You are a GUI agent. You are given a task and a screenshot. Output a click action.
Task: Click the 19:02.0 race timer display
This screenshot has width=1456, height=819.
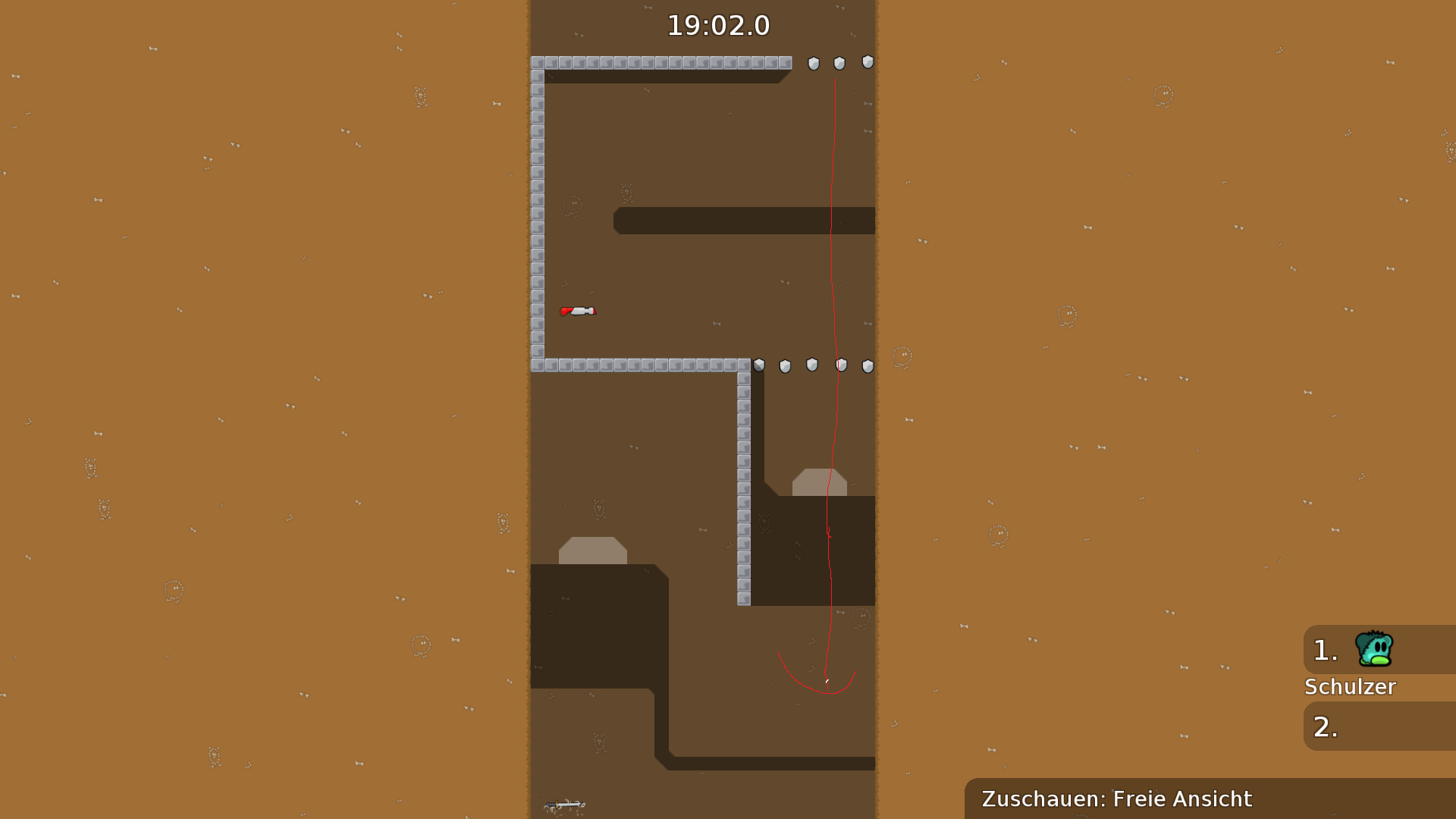(719, 25)
